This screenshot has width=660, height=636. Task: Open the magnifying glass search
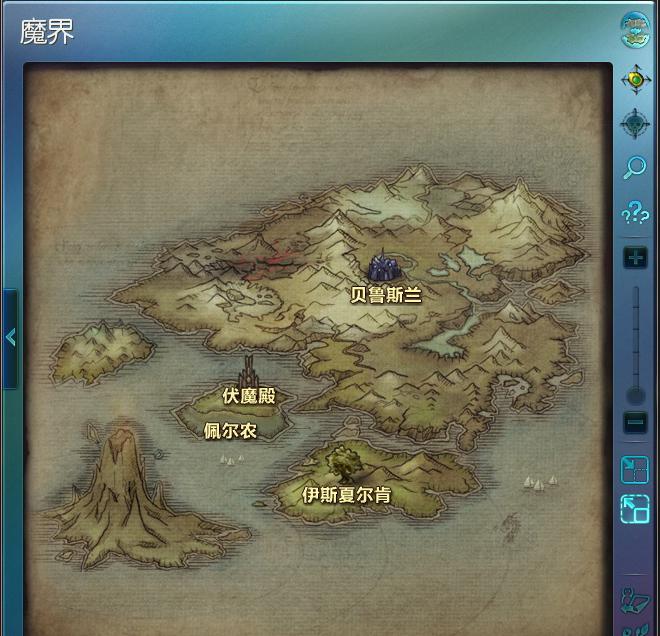[635, 167]
